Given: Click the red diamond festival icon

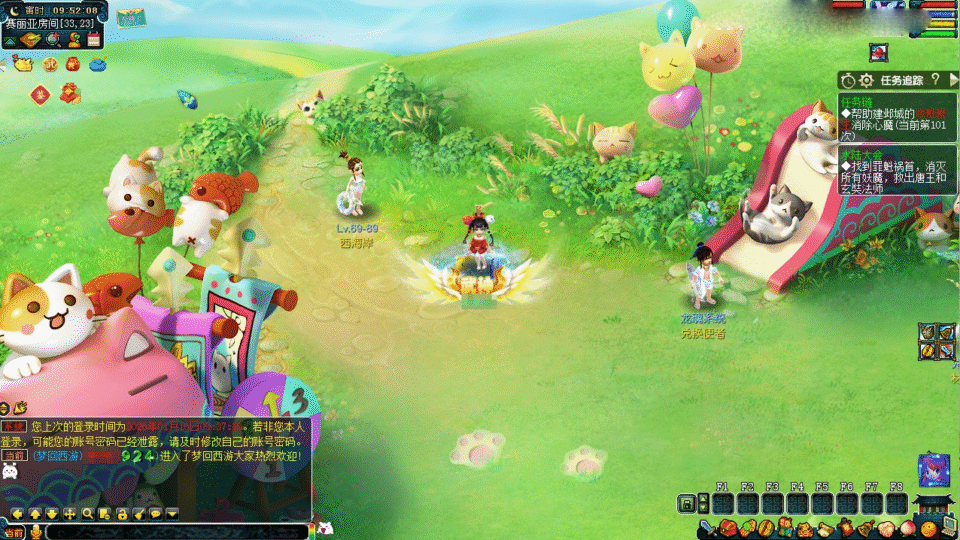Looking at the screenshot, I should [40, 95].
